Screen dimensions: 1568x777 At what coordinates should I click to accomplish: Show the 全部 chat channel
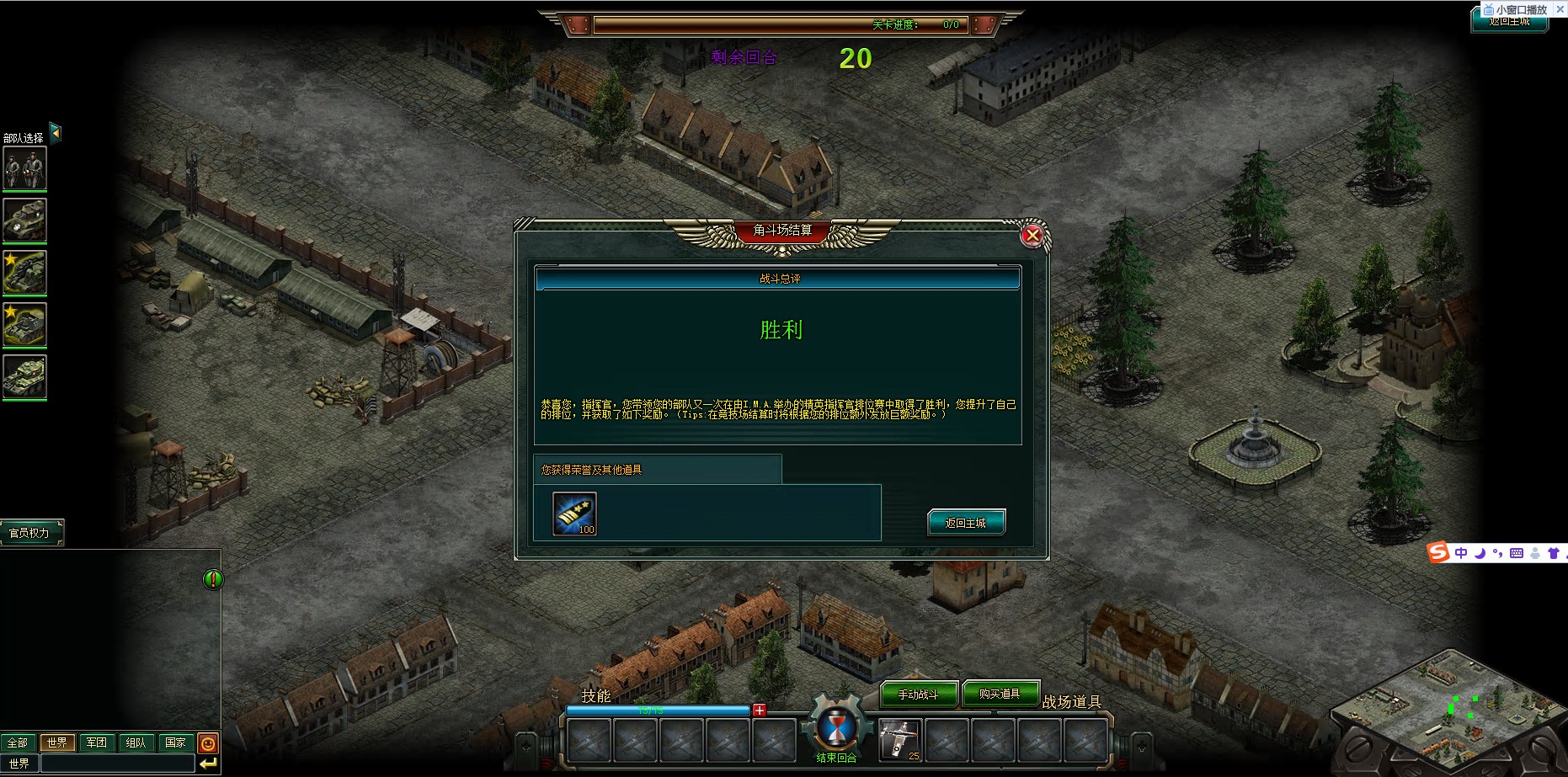click(x=18, y=742)
